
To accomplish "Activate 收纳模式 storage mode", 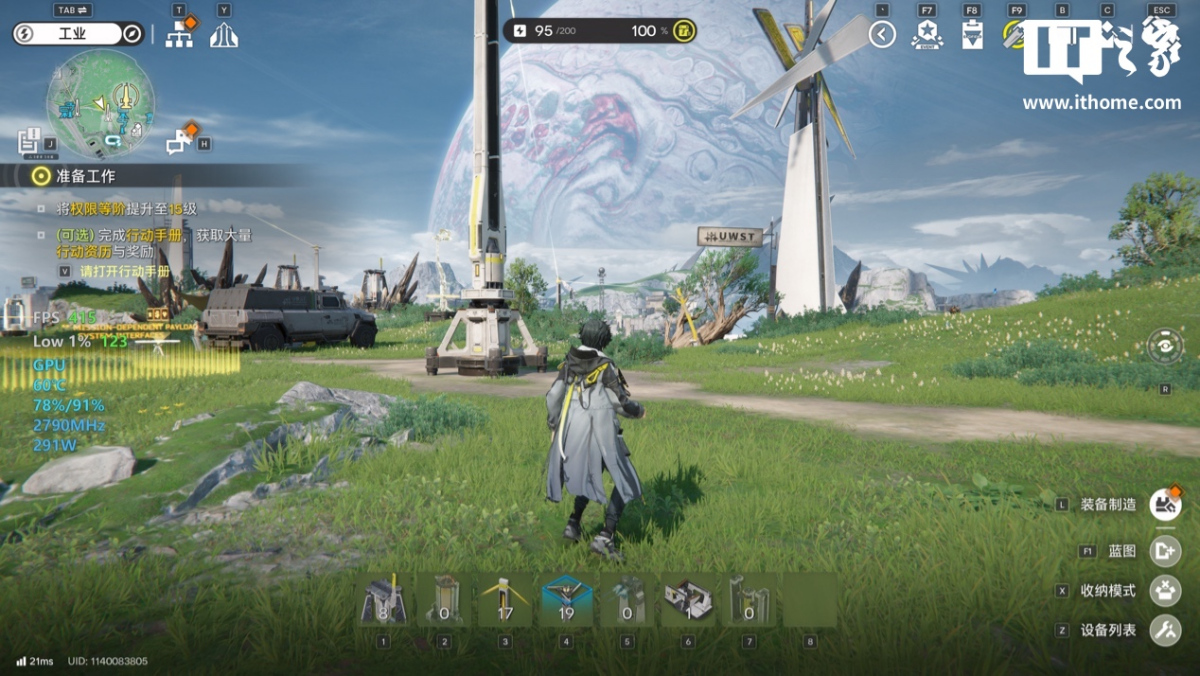I will pos(1165,590).
